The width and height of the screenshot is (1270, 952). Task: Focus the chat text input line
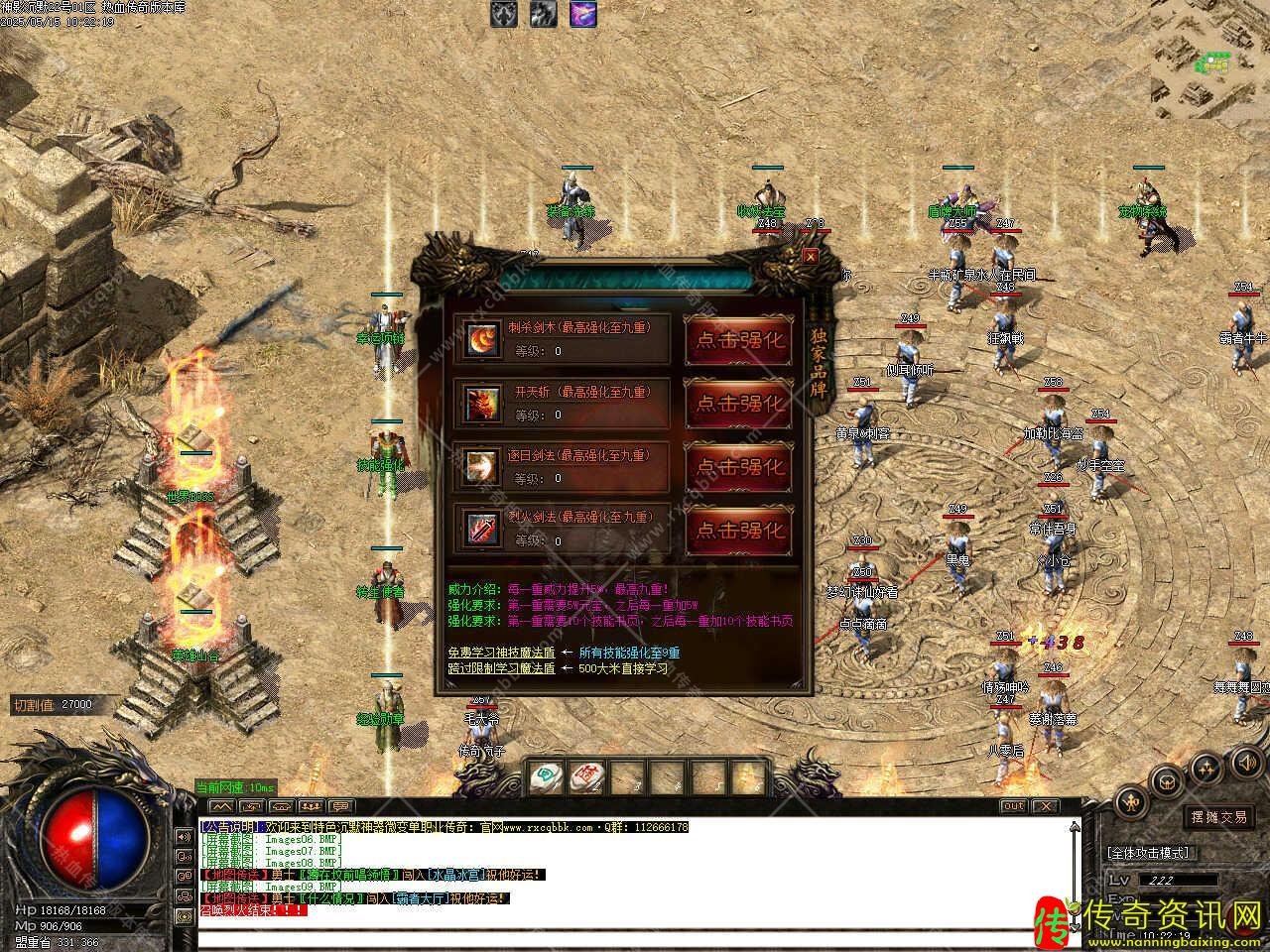(635, 938)
